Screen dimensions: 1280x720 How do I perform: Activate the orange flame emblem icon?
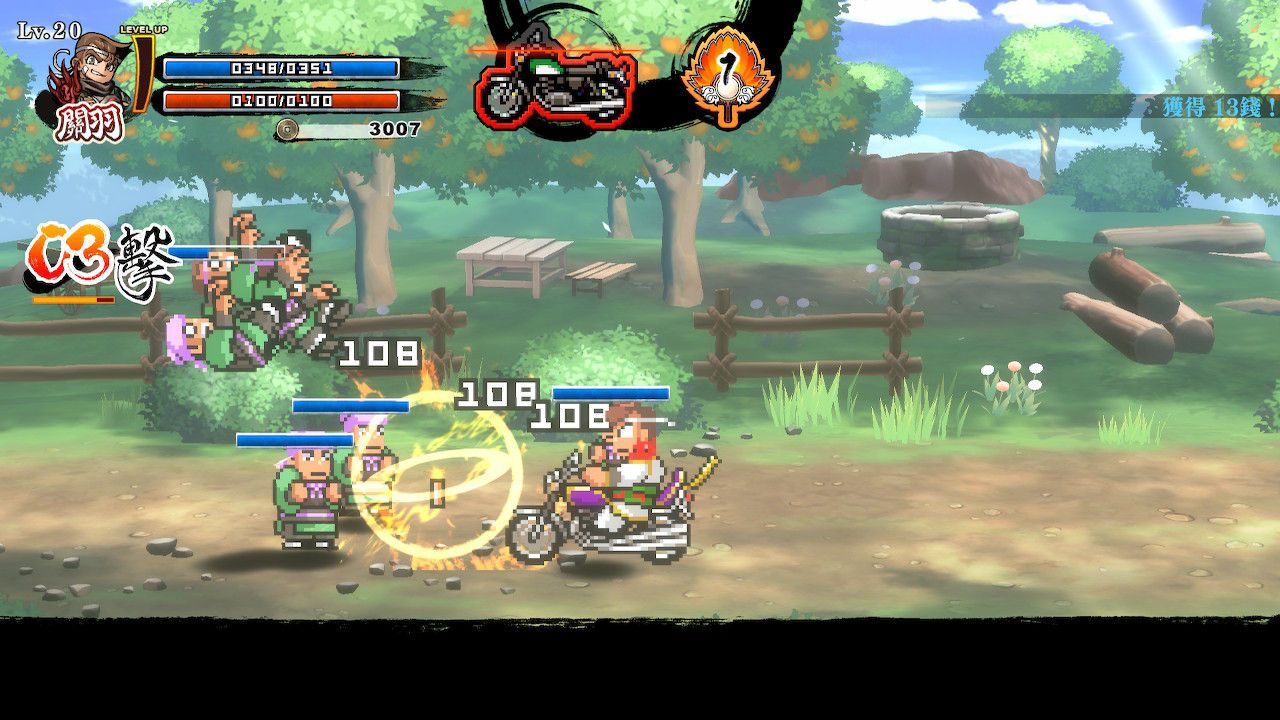(728, 77)
